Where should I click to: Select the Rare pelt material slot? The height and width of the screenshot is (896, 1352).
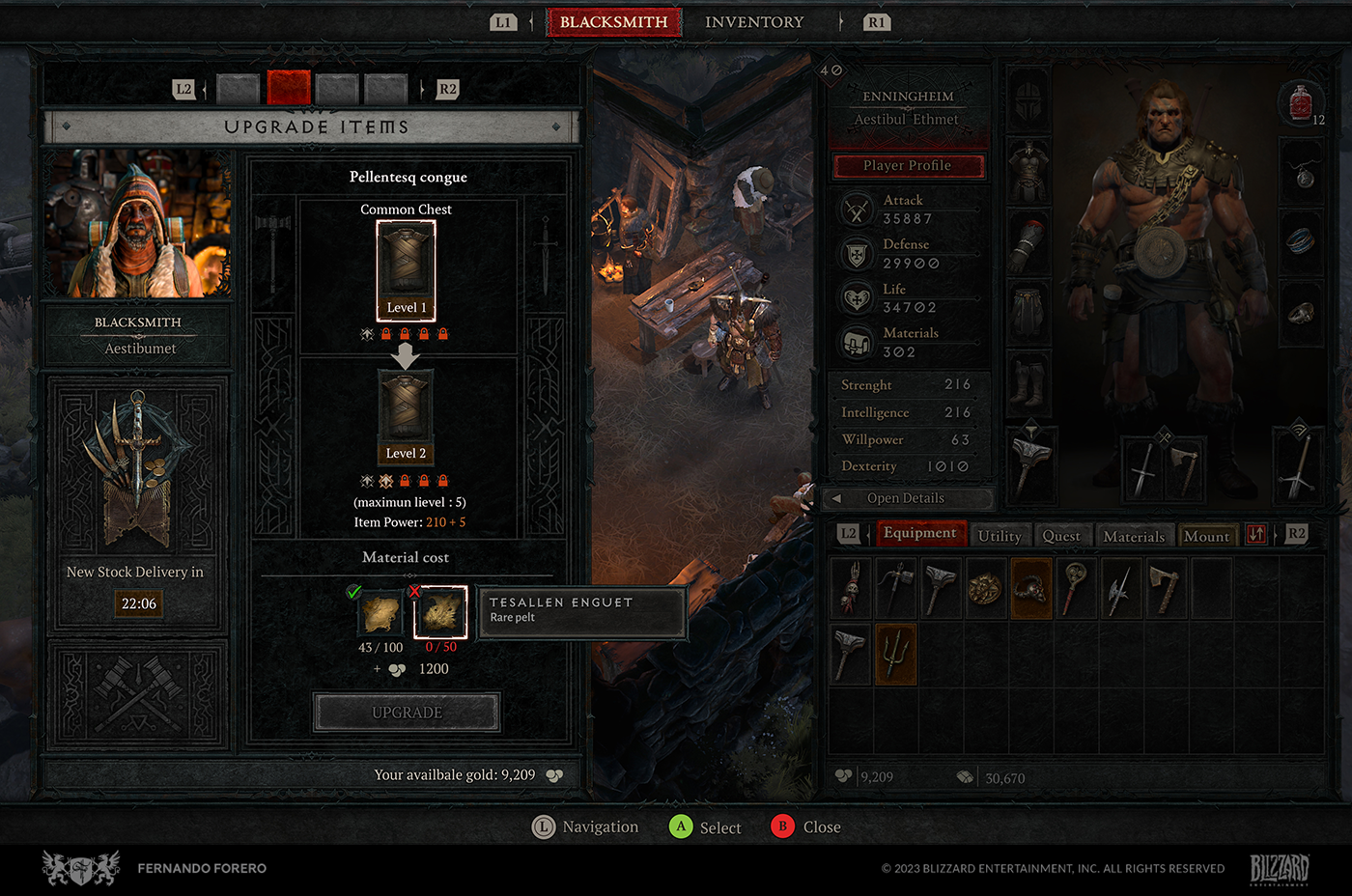(x=441, y=612)
